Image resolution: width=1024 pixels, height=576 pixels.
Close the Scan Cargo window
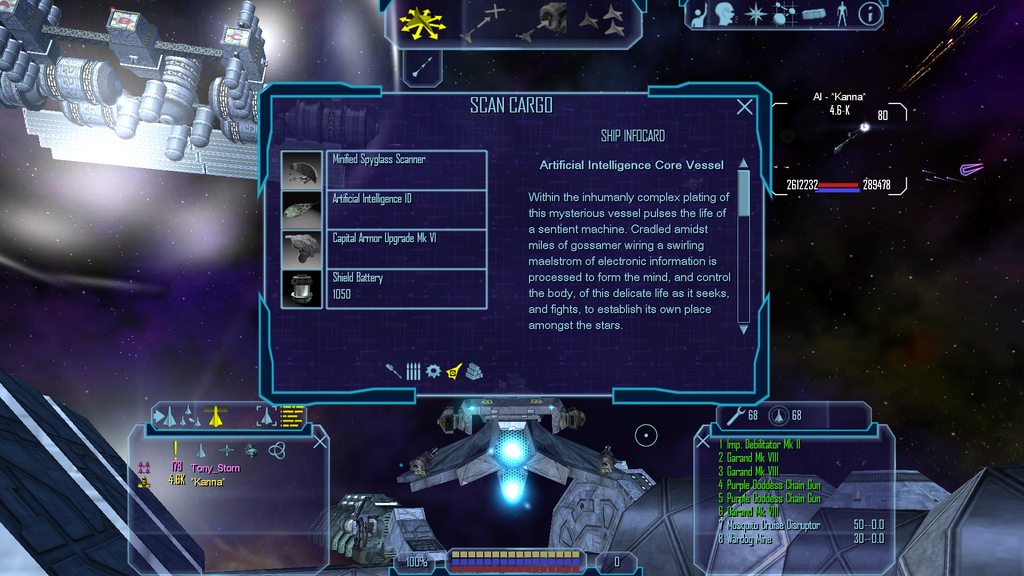coord(744,108)
